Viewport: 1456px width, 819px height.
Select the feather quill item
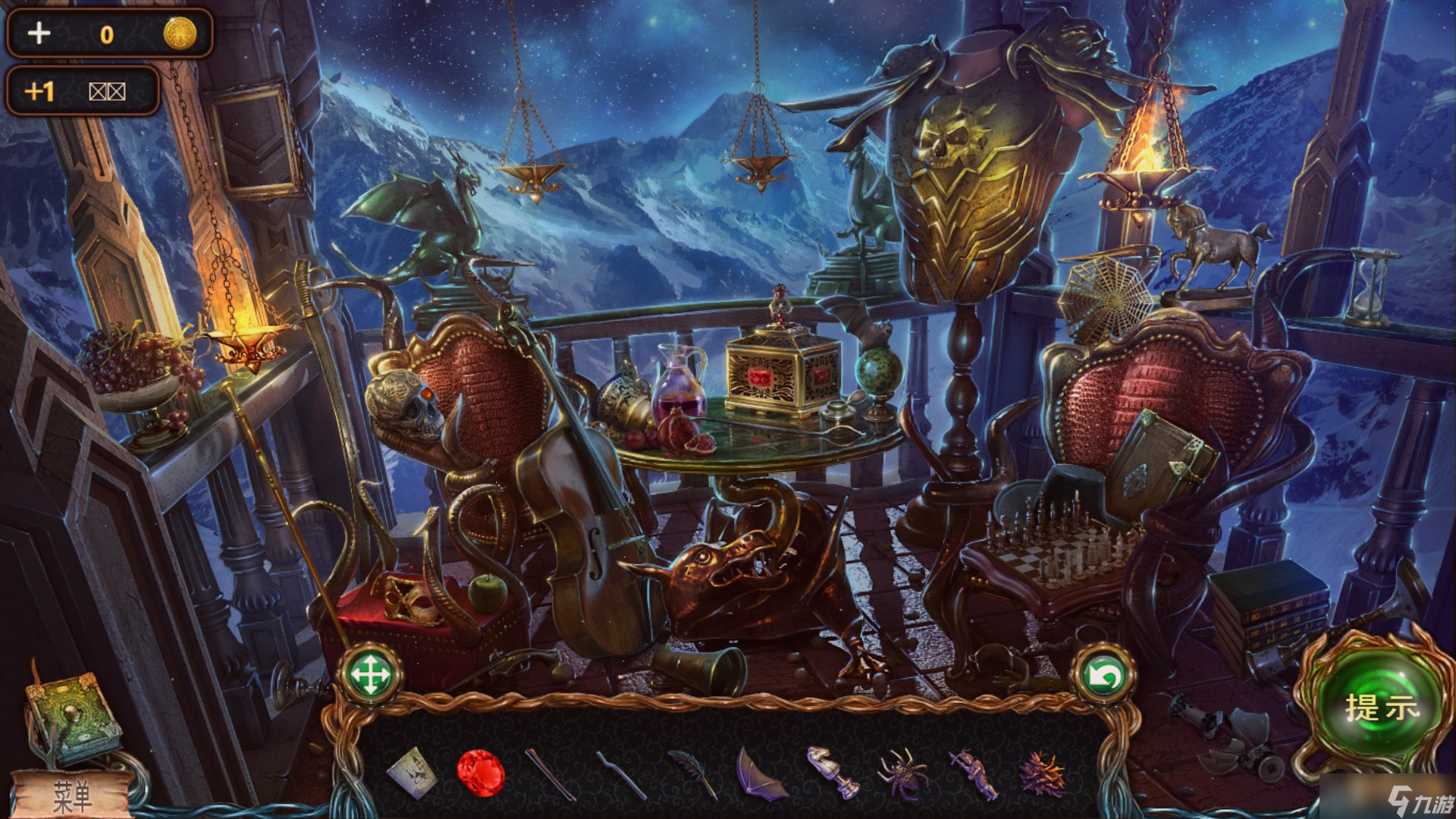click(692, 773)
